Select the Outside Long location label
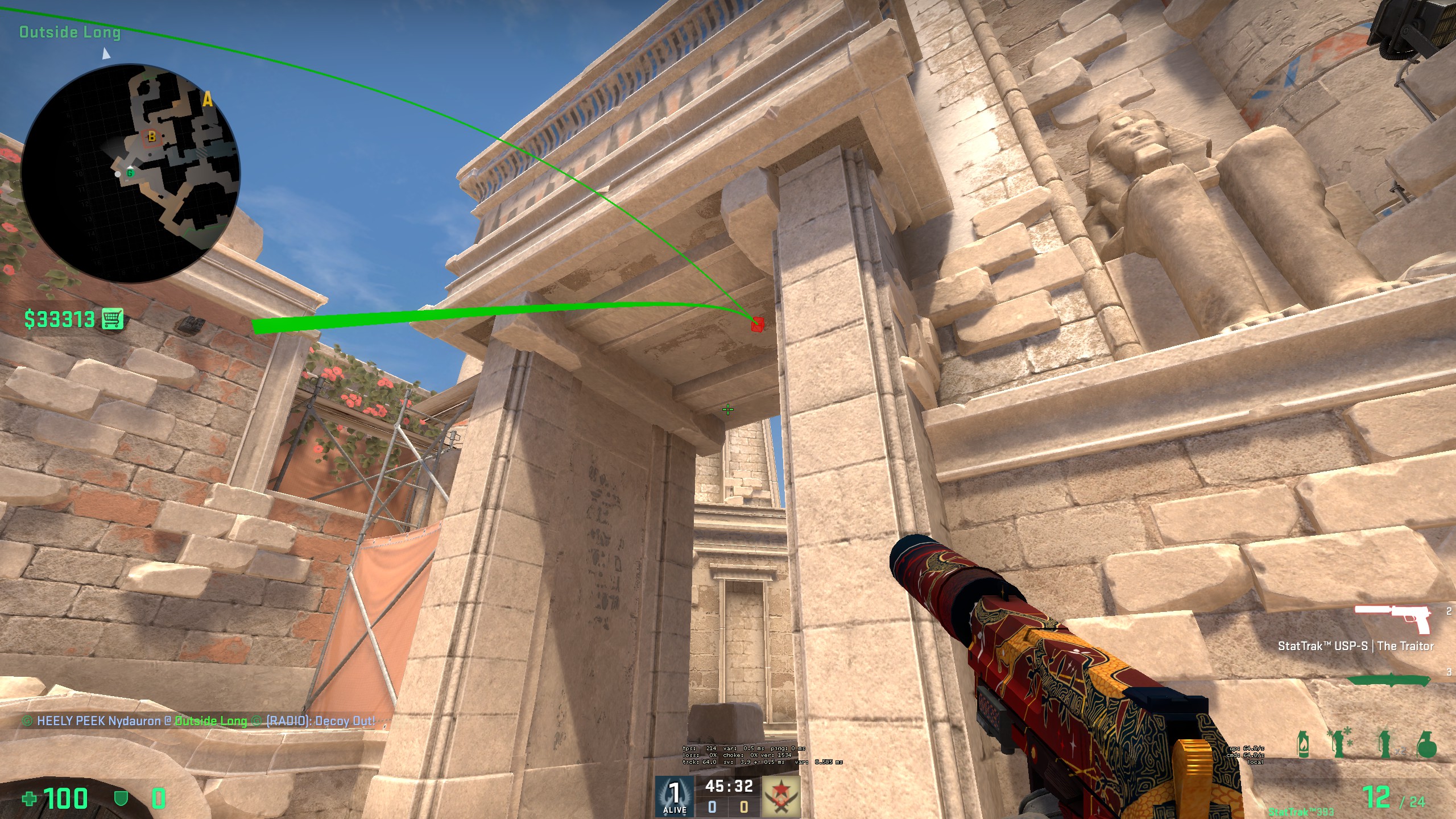The image size is (1456, 819). [70, 32]
